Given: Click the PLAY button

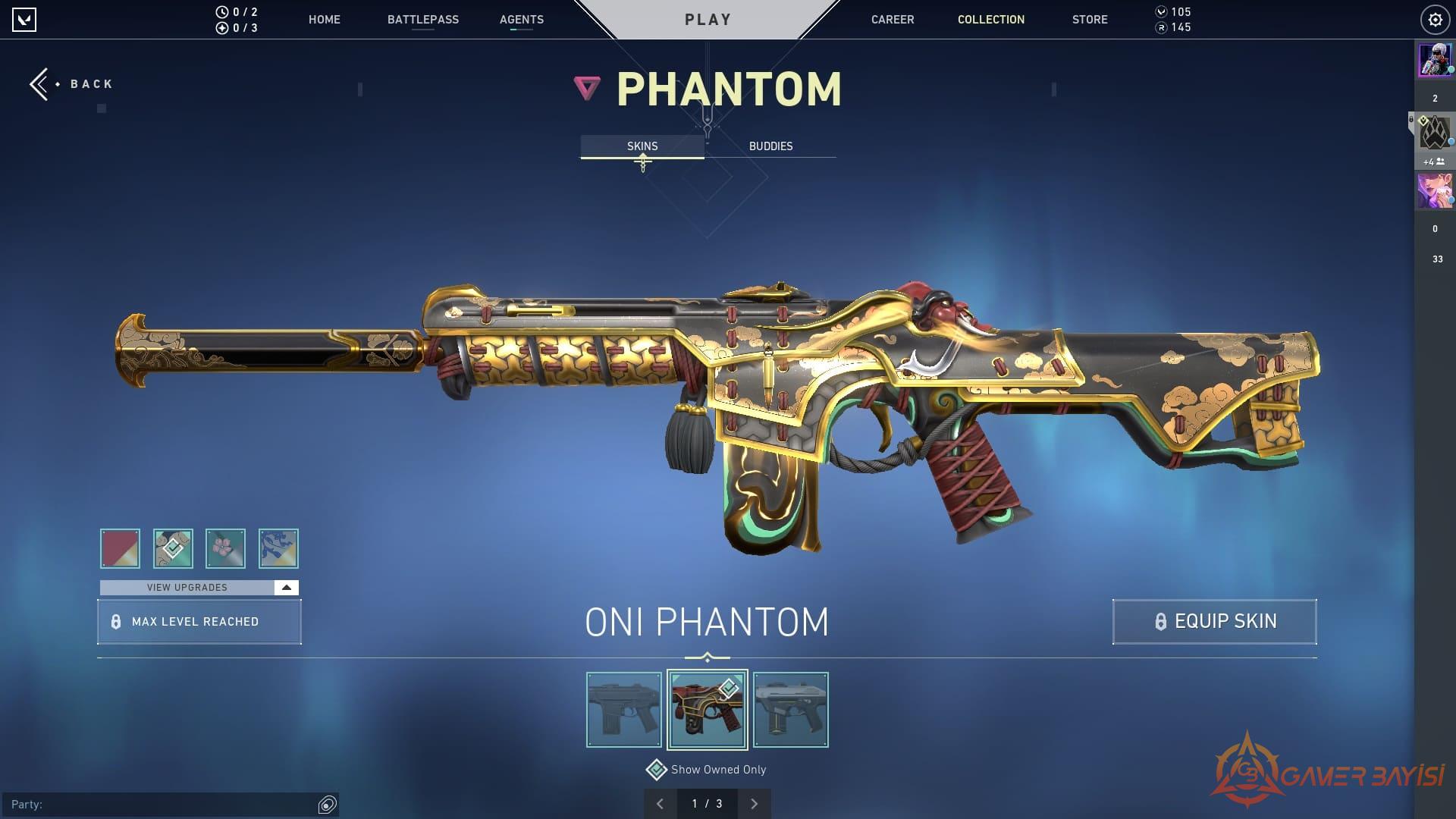Looking at the screenshot, I should pyautogui.click(x=708, y=20).
